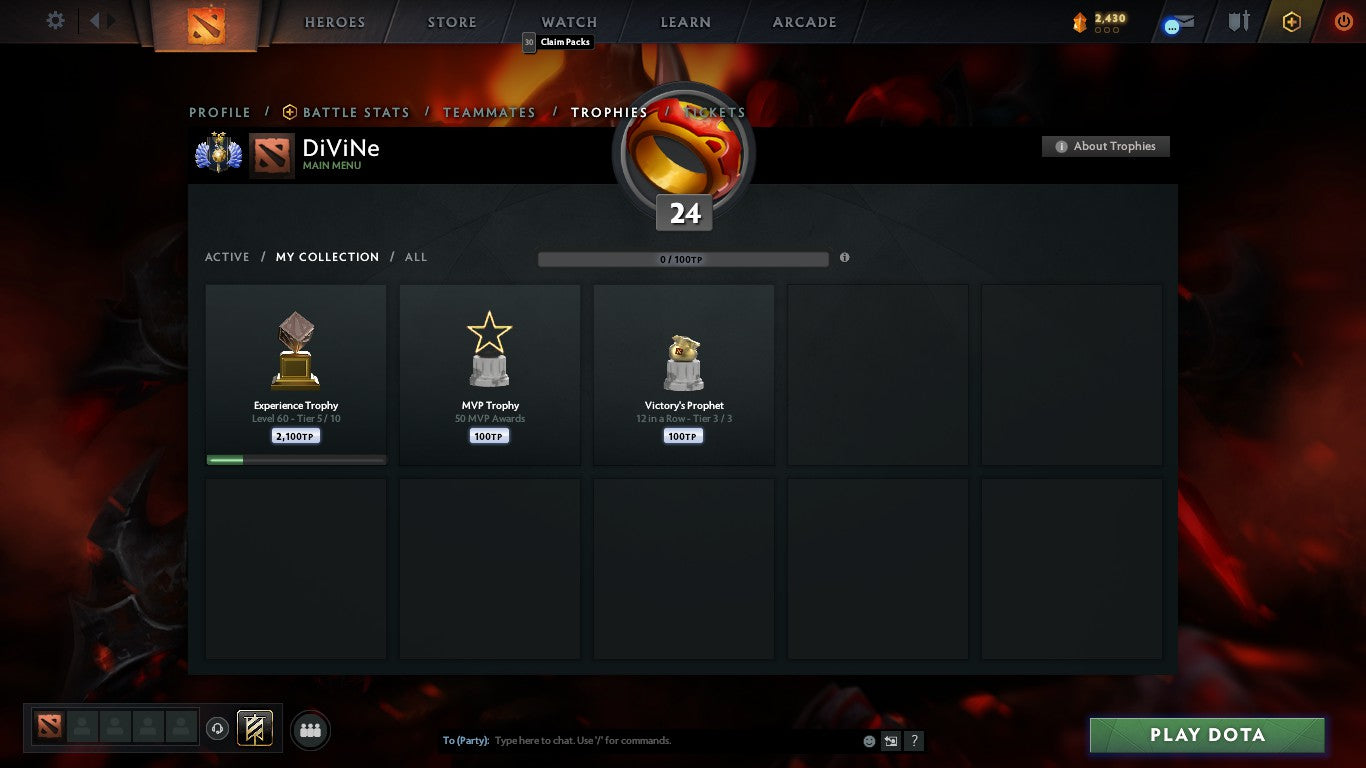
Task: Open the friends list icon near party slots
Action: tap(310, 730)
